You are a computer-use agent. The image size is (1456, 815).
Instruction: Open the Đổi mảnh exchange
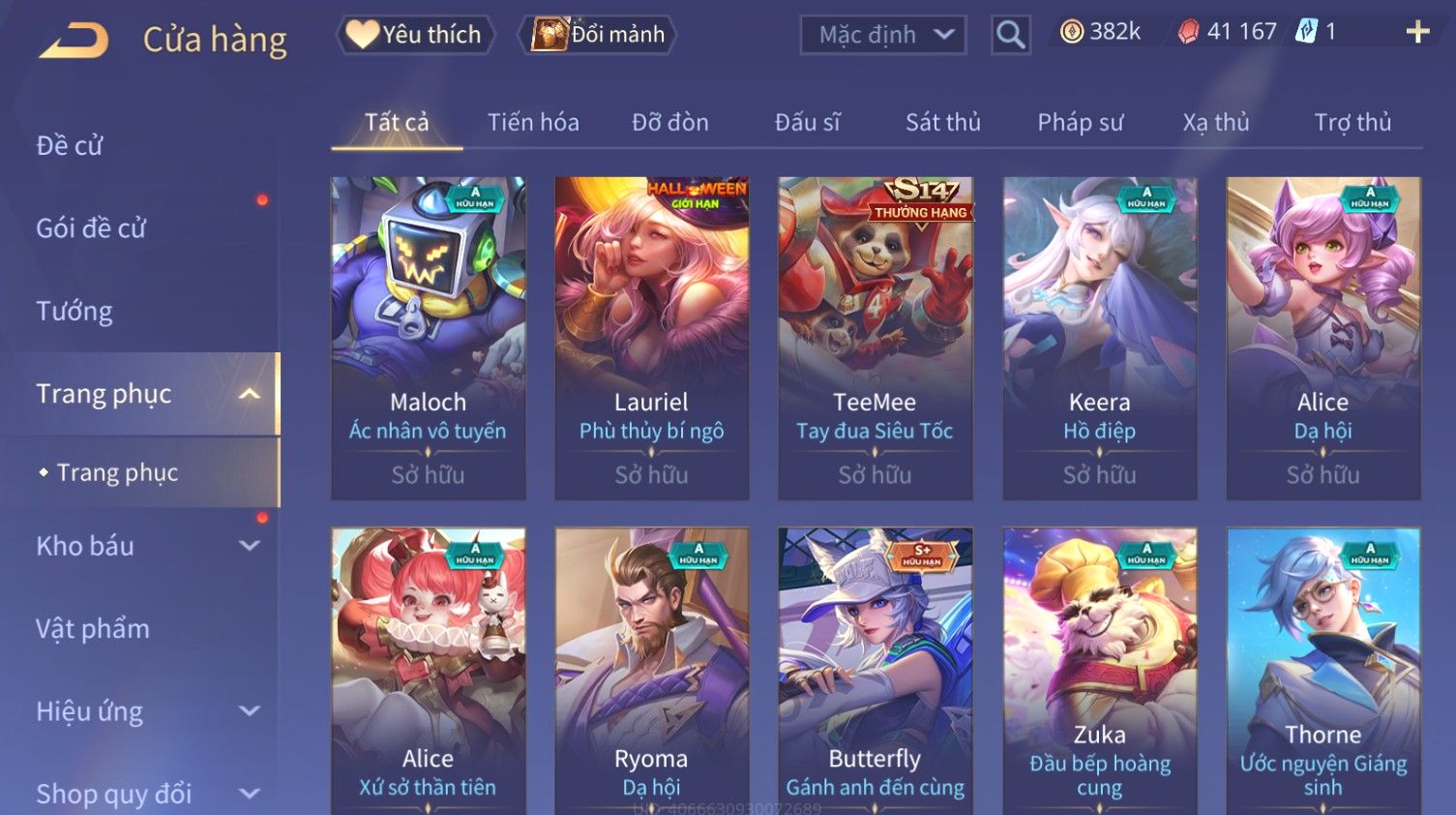pyautogui.click(x=598, y=35)
